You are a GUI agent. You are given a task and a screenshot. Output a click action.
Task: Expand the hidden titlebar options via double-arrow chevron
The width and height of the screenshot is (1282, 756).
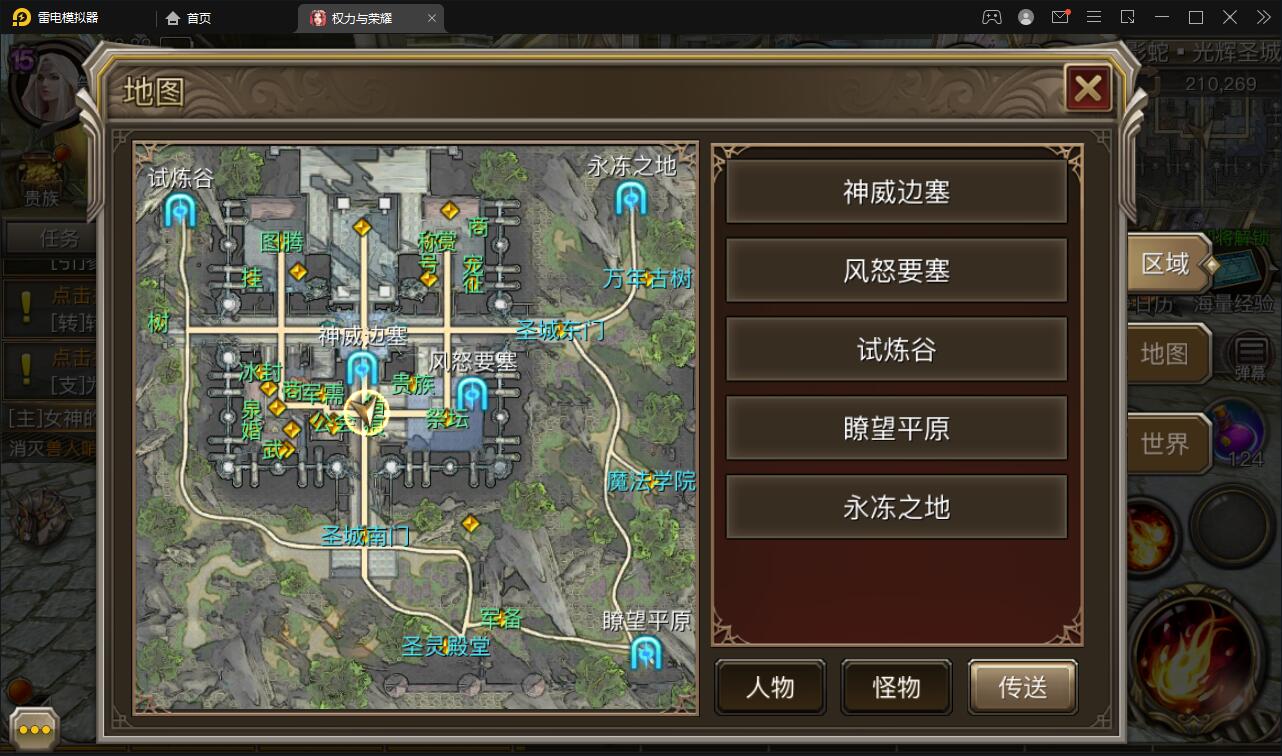click(x=1262, y=17)
